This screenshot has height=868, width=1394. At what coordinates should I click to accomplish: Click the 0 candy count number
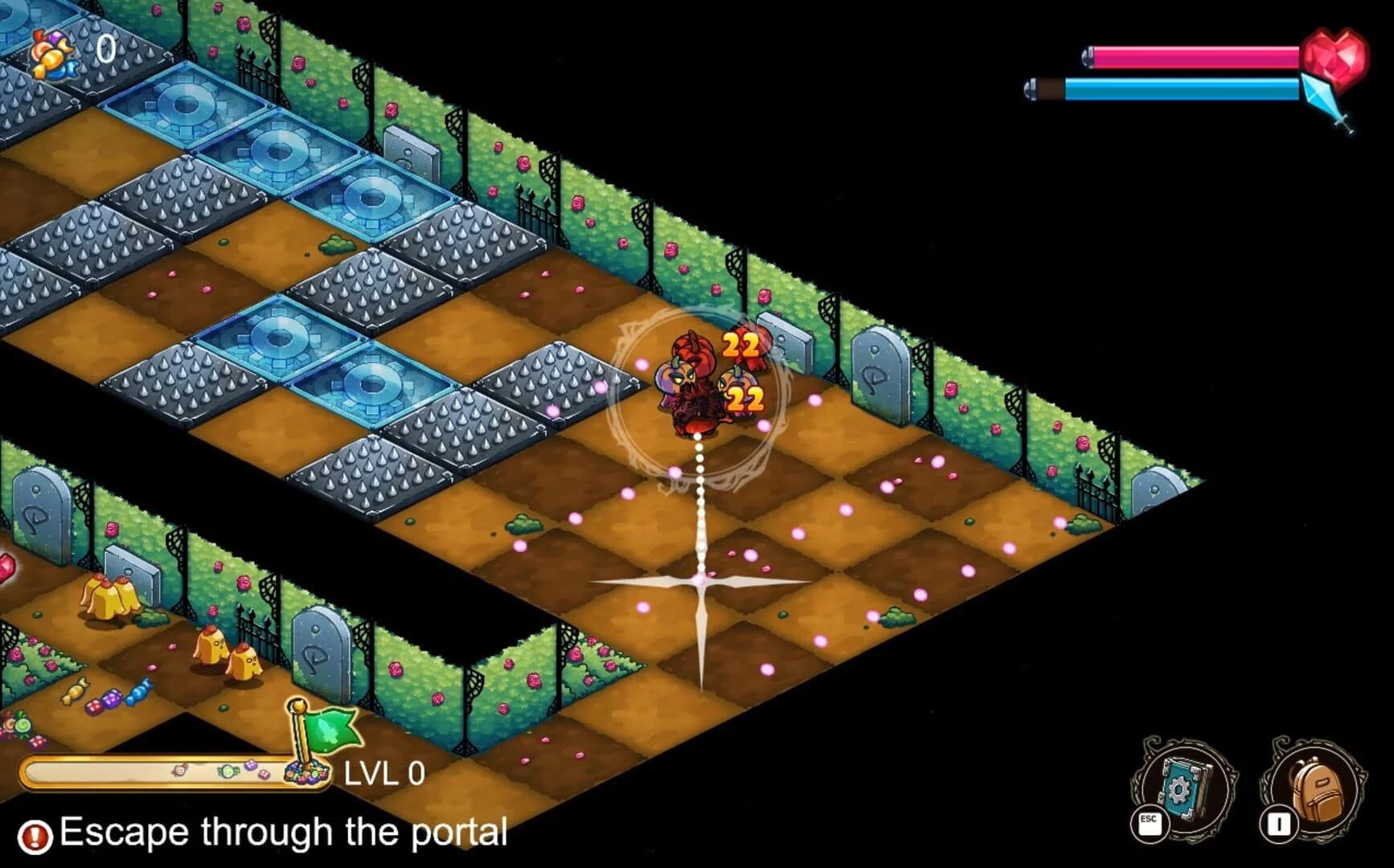105,50
